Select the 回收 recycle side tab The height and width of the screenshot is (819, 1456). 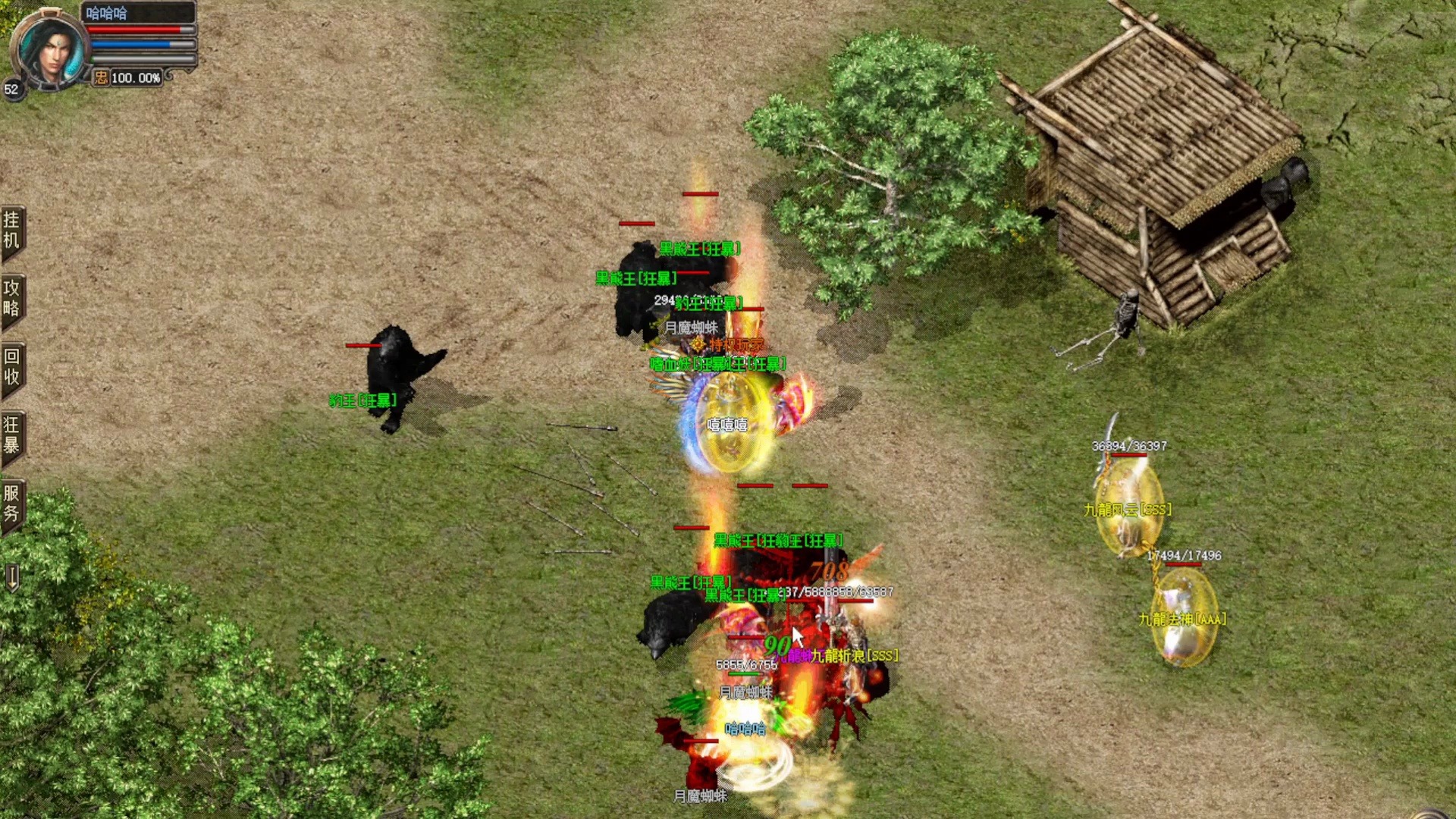[x=12, y=366]
